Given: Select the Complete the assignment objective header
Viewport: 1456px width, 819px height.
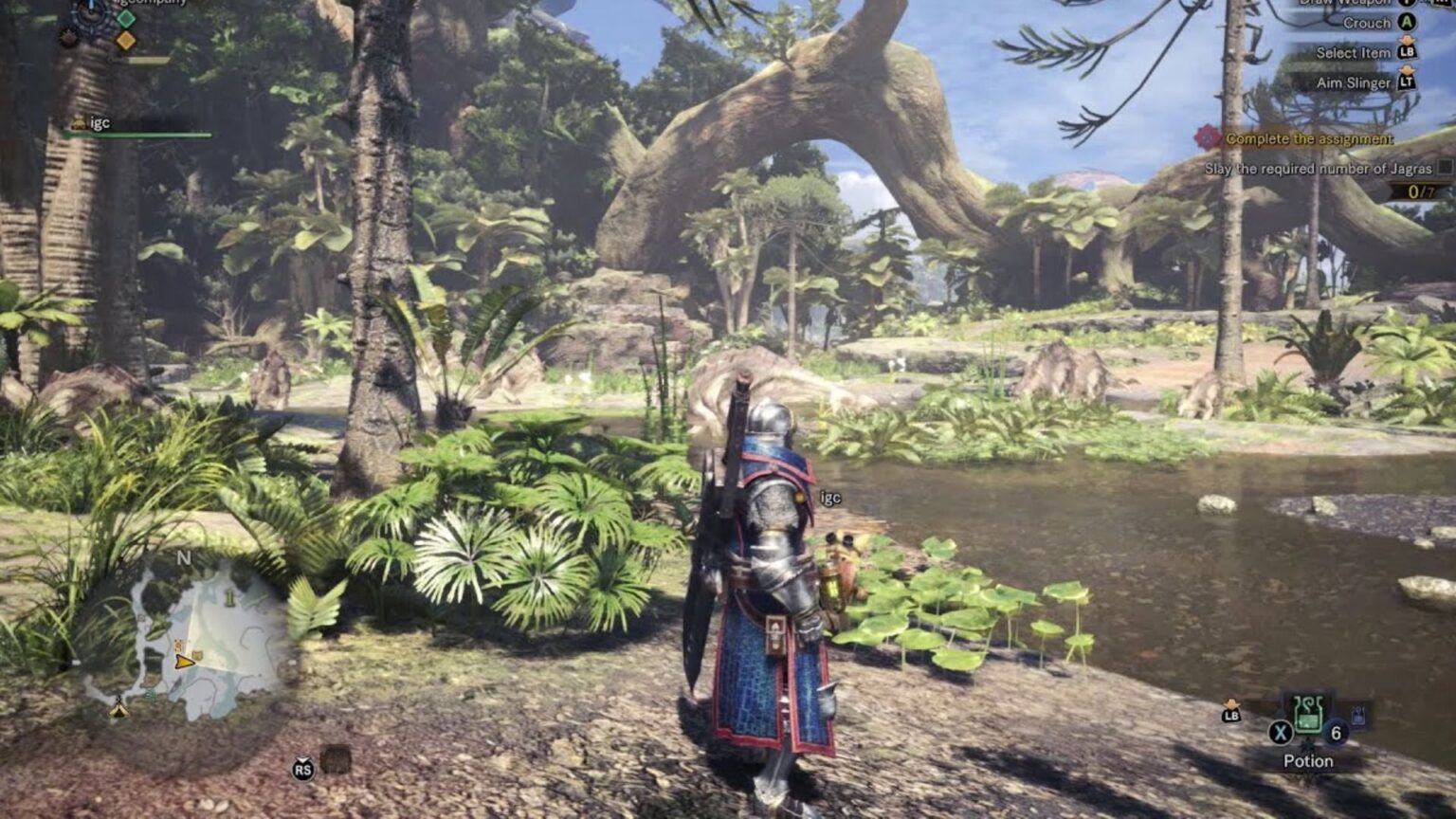Looking at the screenshot, I should point(1309,138).
